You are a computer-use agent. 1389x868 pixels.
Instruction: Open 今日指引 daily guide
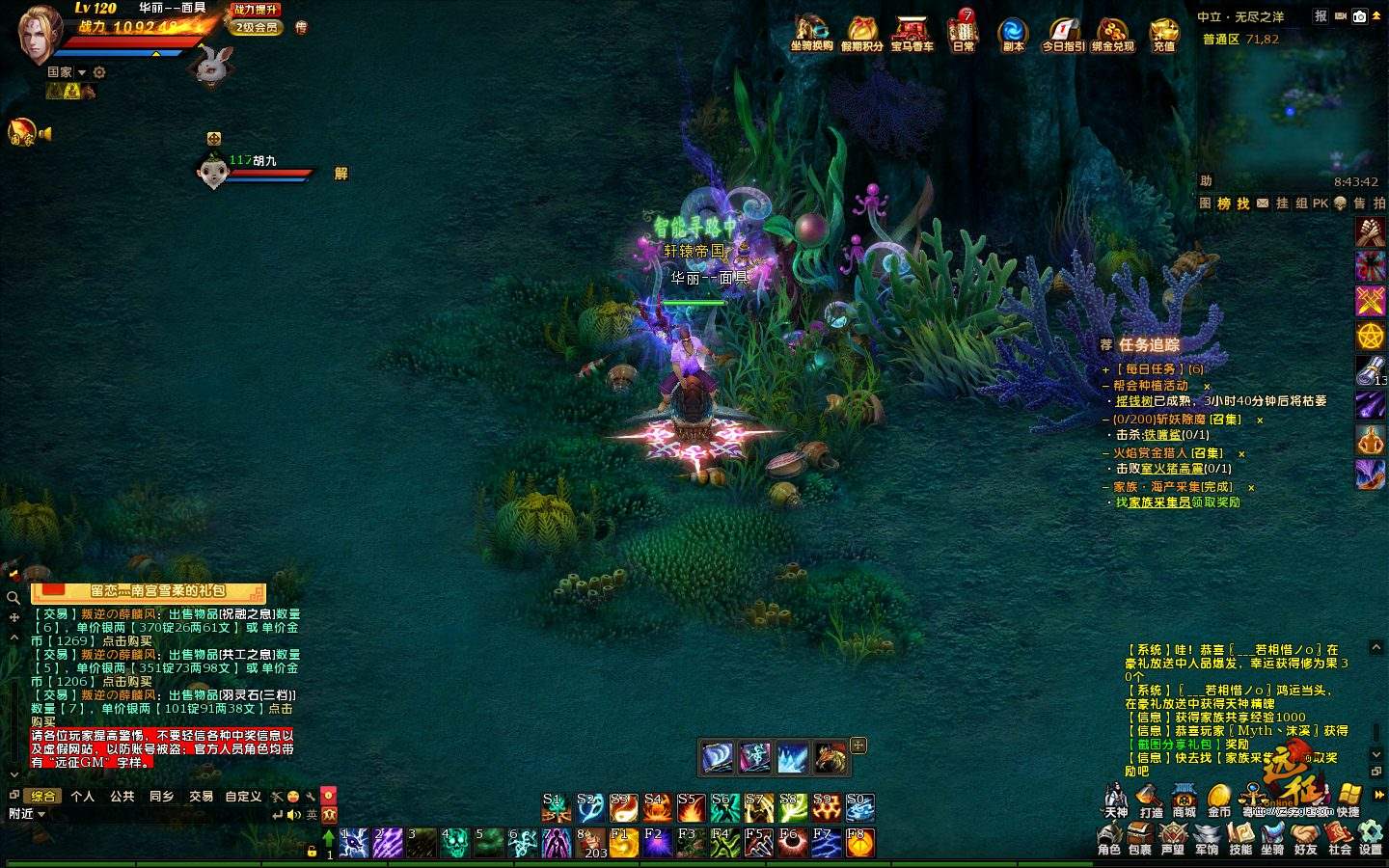pyautogui.click(x=1063, y=33)
